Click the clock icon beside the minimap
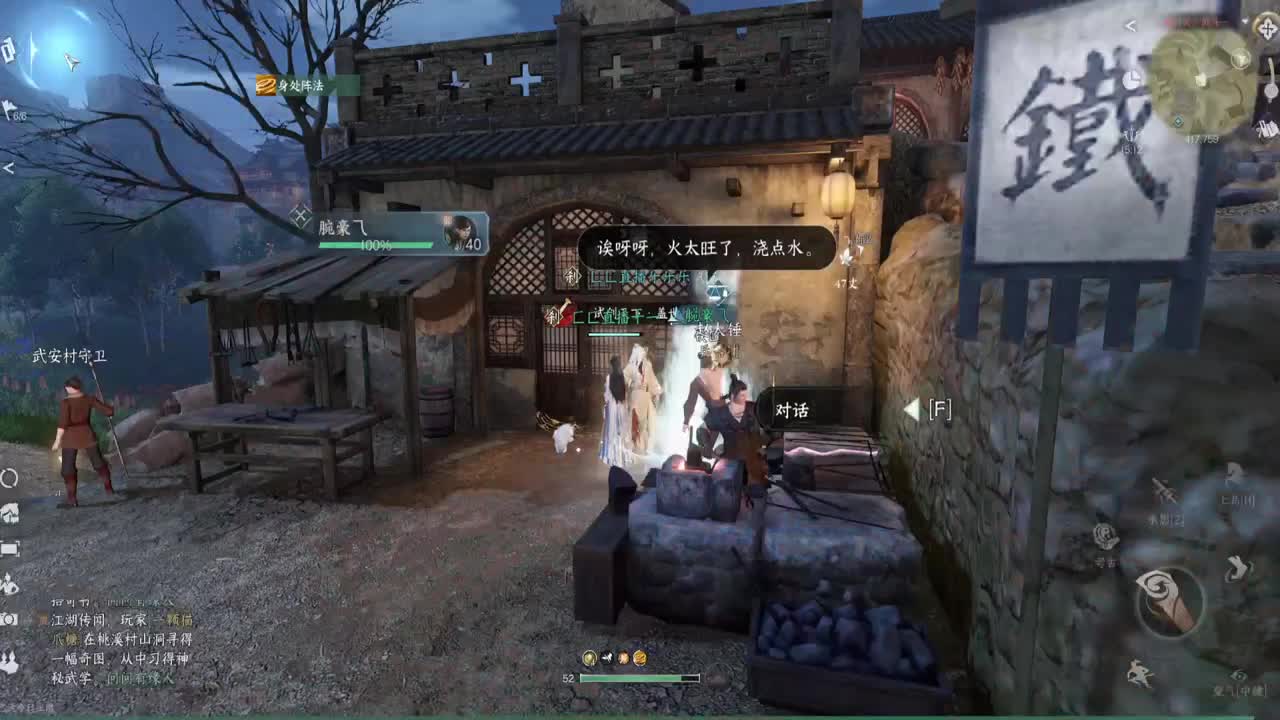This screenshot has width=1280, height=720. pos(1130,81)
